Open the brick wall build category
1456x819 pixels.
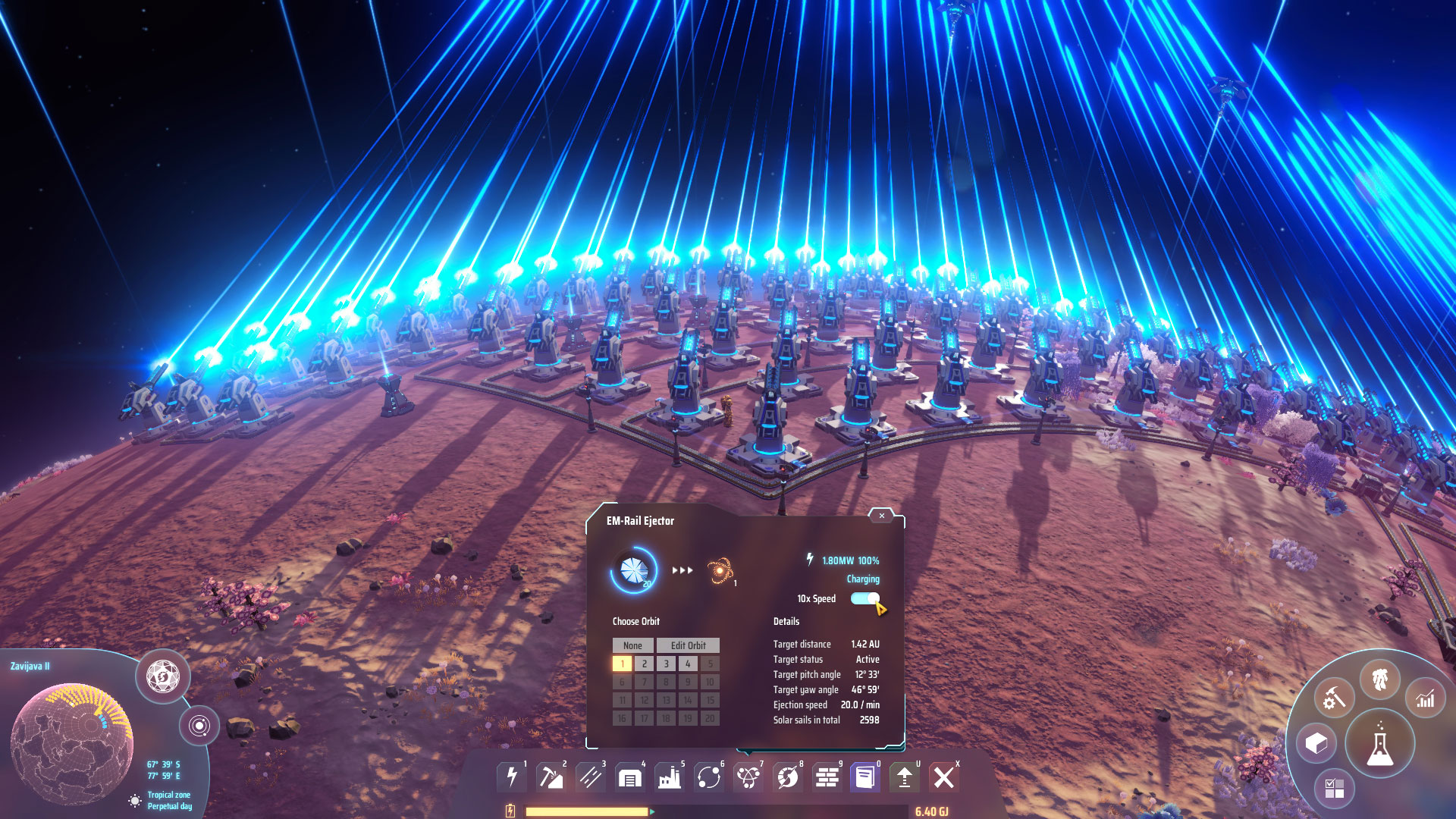(x=827, y=777)
